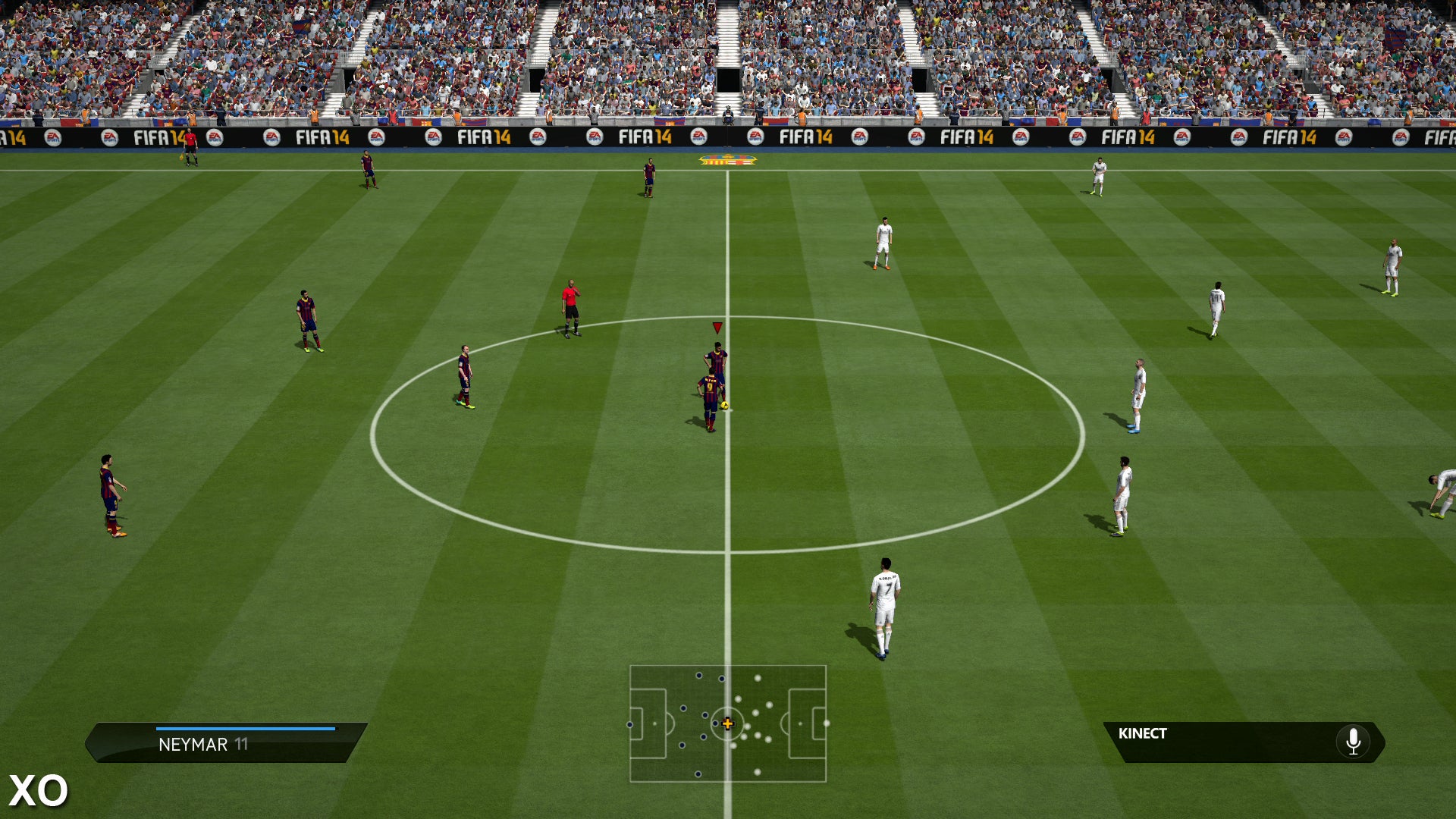This screenshot has width=1456, height=819.
Task: Select the yellow cross player marker on radar
Action: (x=727, y=724)
